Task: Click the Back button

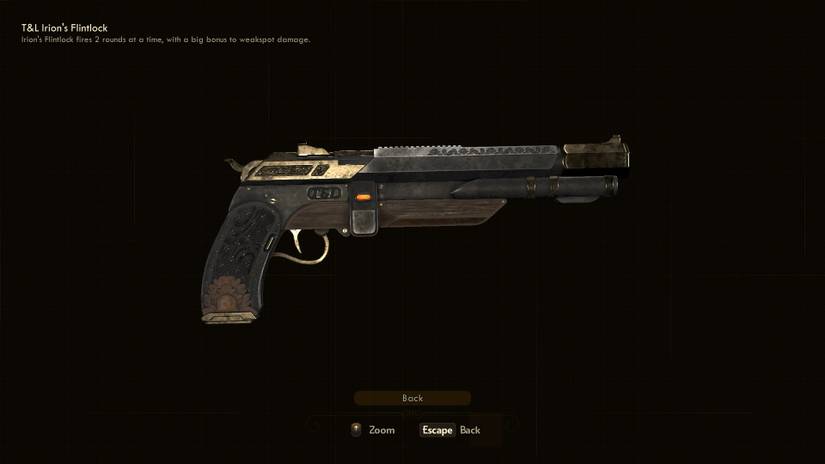Action: coord(412,398)
